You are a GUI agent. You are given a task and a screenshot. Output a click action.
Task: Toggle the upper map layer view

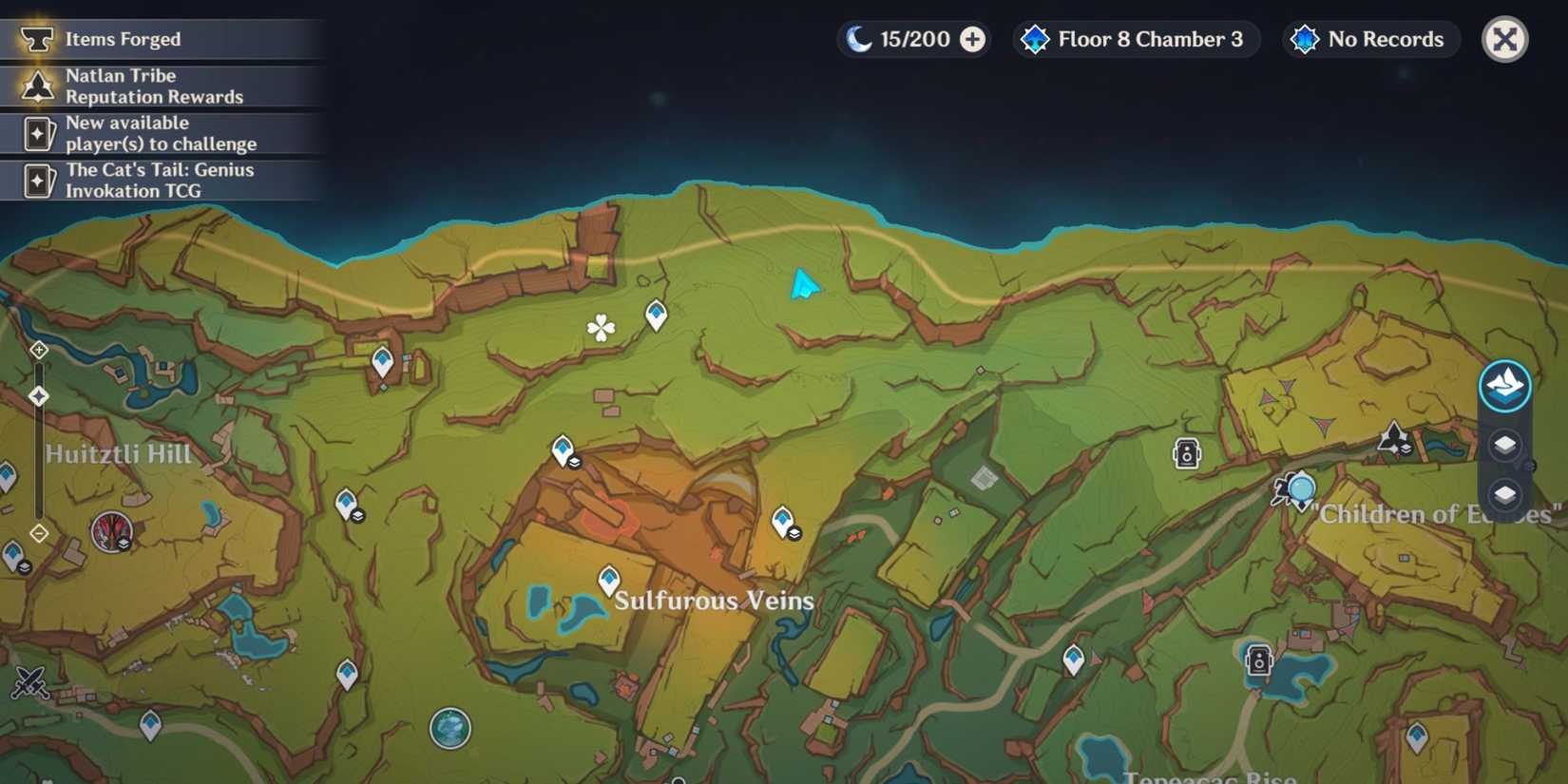1504,445
